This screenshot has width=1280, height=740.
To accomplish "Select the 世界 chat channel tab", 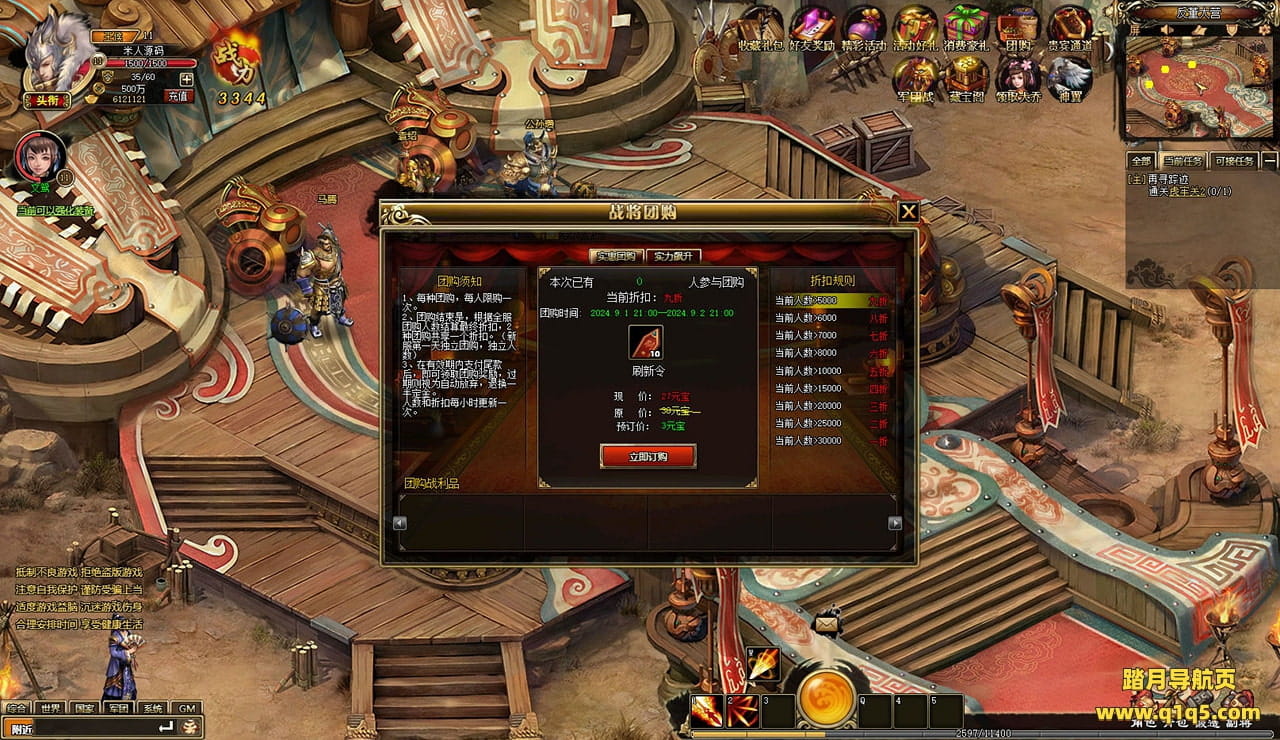I will 50,708.
